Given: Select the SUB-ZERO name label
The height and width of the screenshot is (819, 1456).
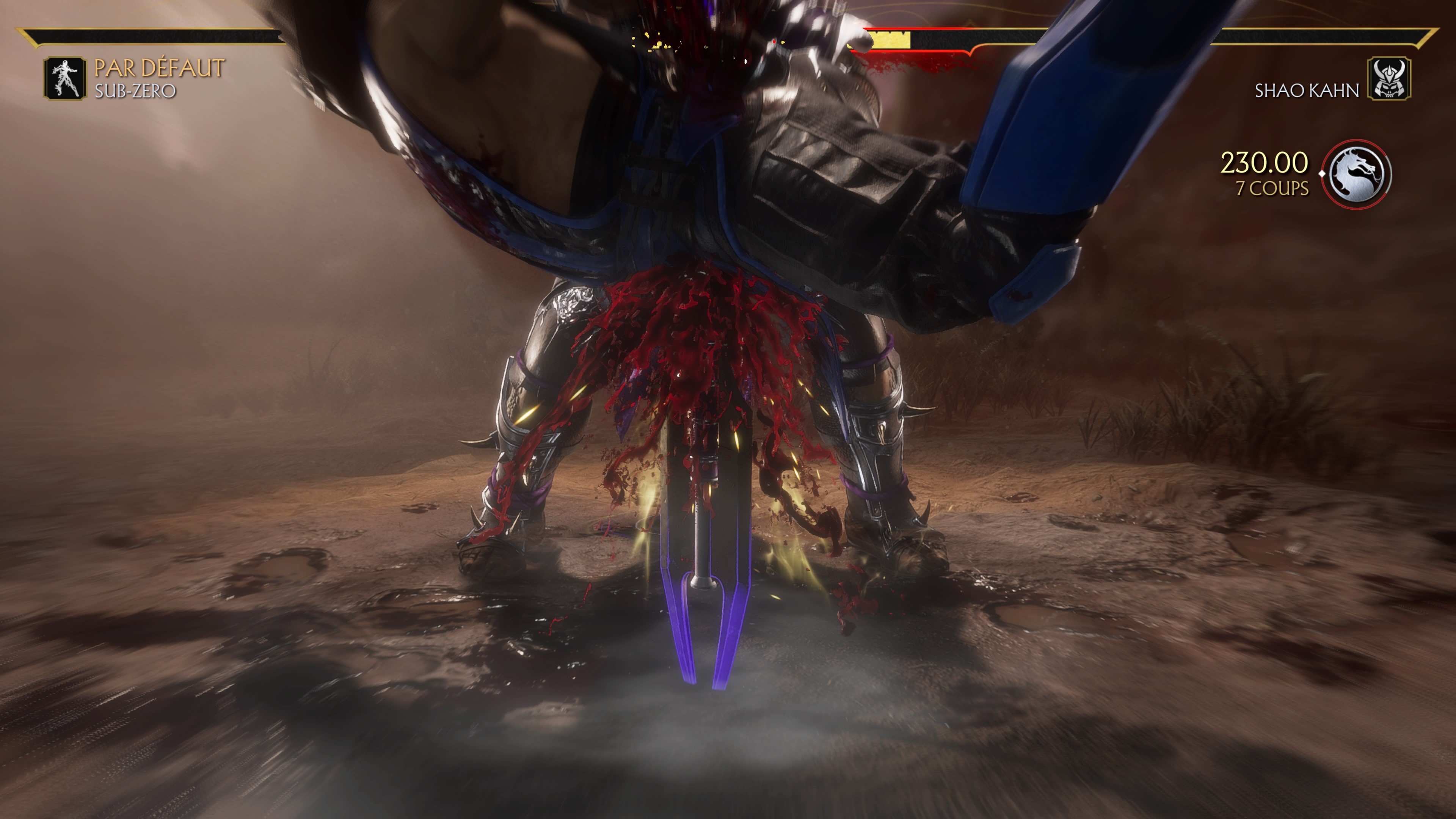Looking at the screenshot, I should [136, 91].
